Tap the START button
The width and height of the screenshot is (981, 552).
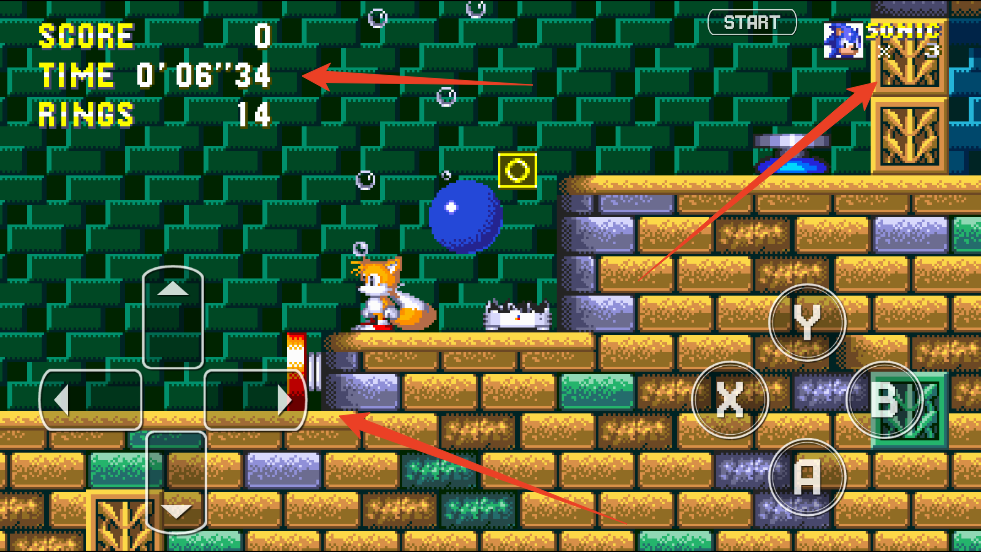[x=752, y=22]
